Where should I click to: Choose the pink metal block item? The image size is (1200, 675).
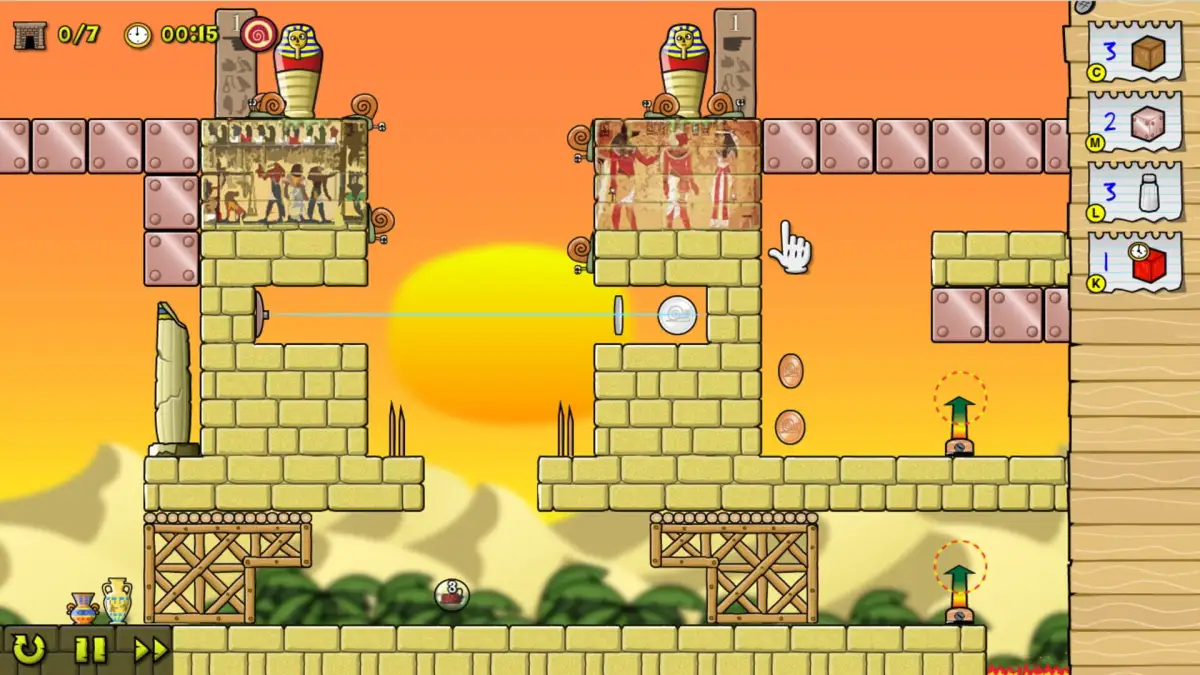pos(1134,123)
